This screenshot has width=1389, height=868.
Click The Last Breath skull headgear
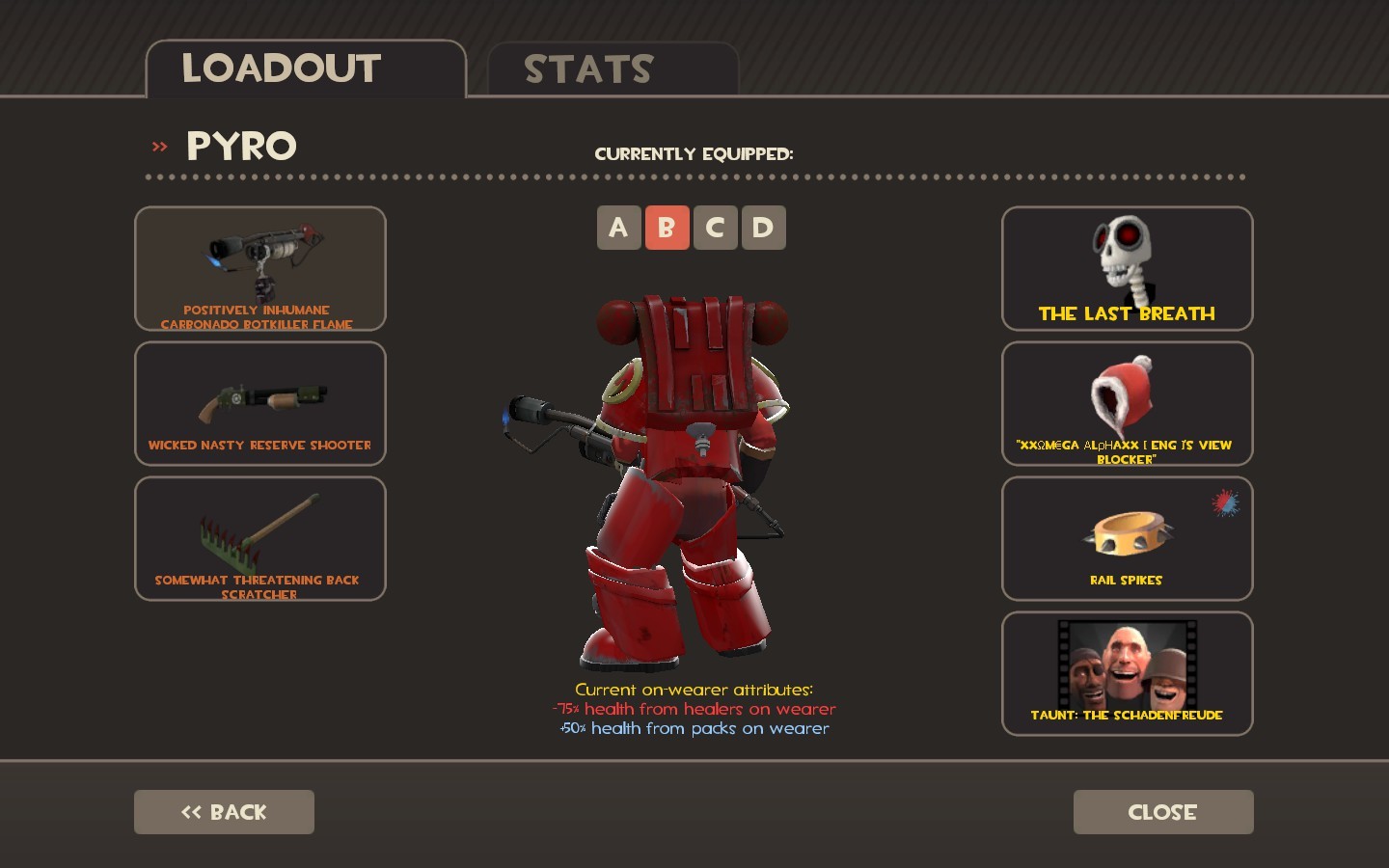[1126, 268]
